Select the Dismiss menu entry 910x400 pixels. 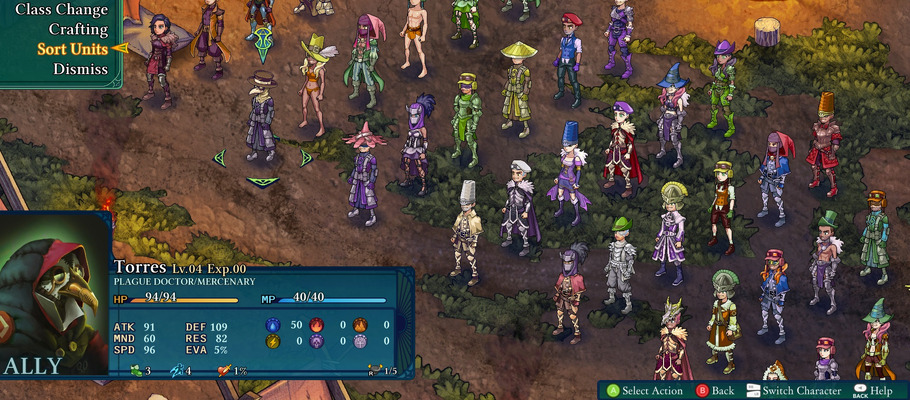pos(81,69)
